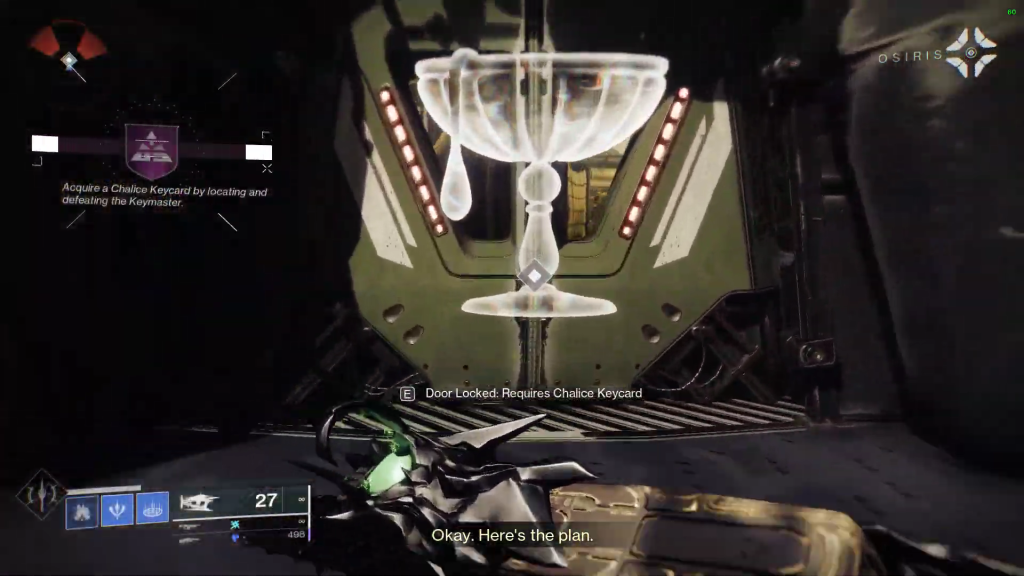The width and height of the screenshot is (1024, 576).
Task: Select the Osiris speaker ghost icon
Action: coord(970,52)
